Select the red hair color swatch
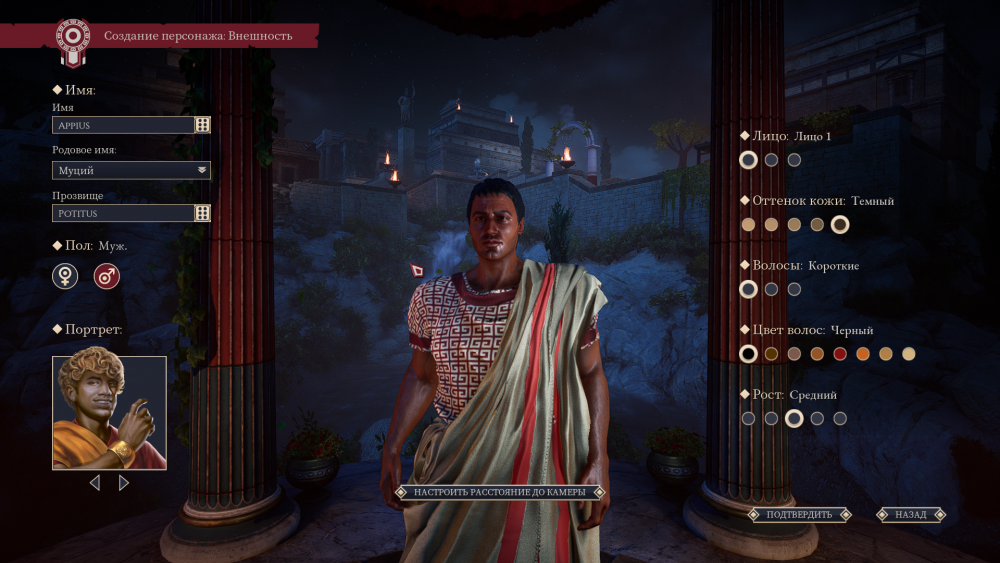The width and height of the screenshot is (1000, 563). coord(840,354)
